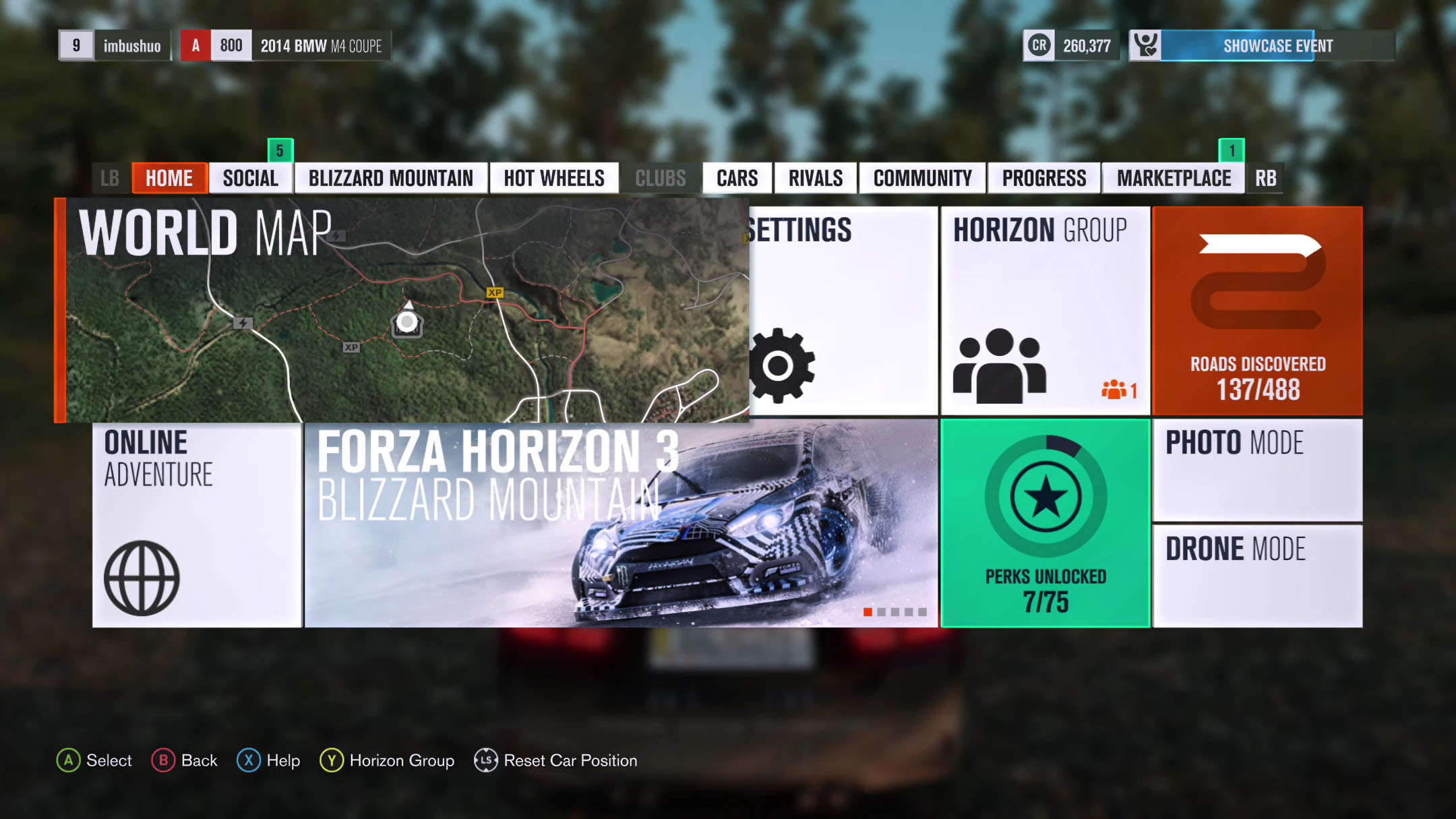The width and height of the screenshot is (1456, 819).
Task: Click the Showcase Event notification banner
Action: 1261,46
